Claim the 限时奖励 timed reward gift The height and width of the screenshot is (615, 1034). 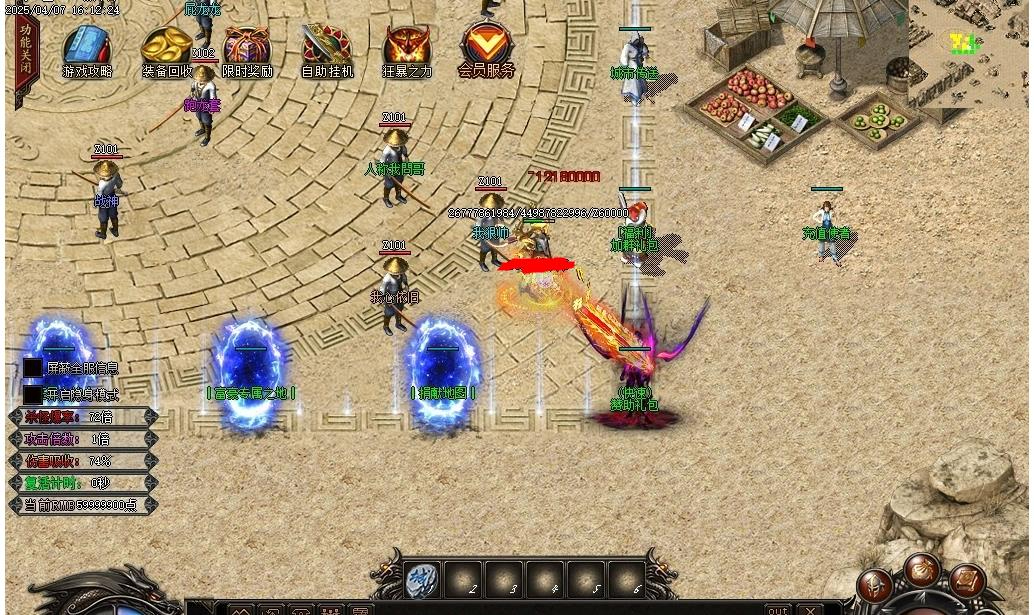coord(247,49)
